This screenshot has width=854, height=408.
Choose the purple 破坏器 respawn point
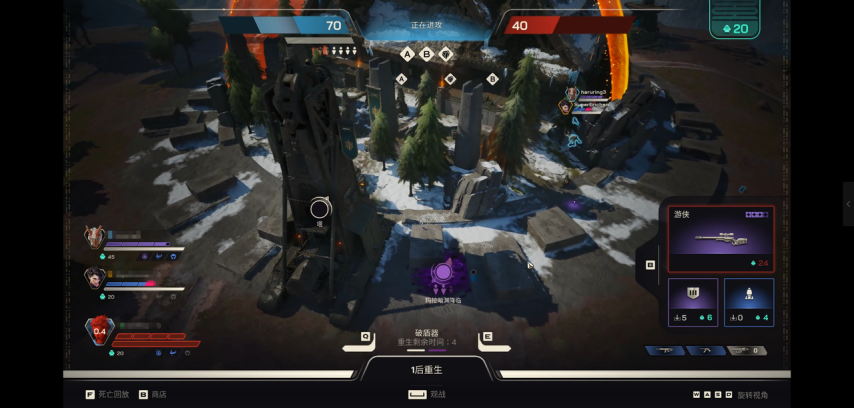[x=443, y=273]
